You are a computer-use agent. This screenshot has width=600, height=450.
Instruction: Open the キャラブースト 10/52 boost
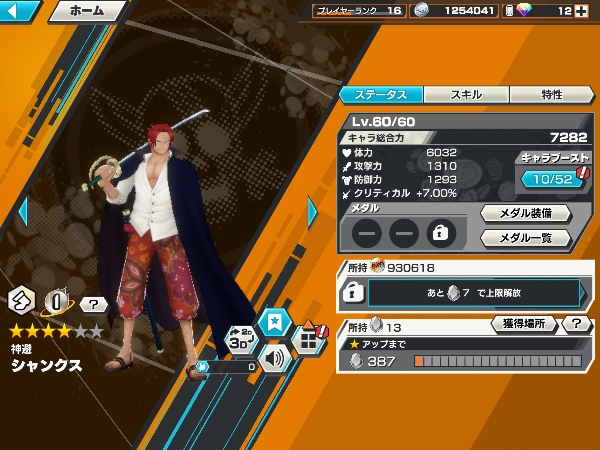point(553,178)
